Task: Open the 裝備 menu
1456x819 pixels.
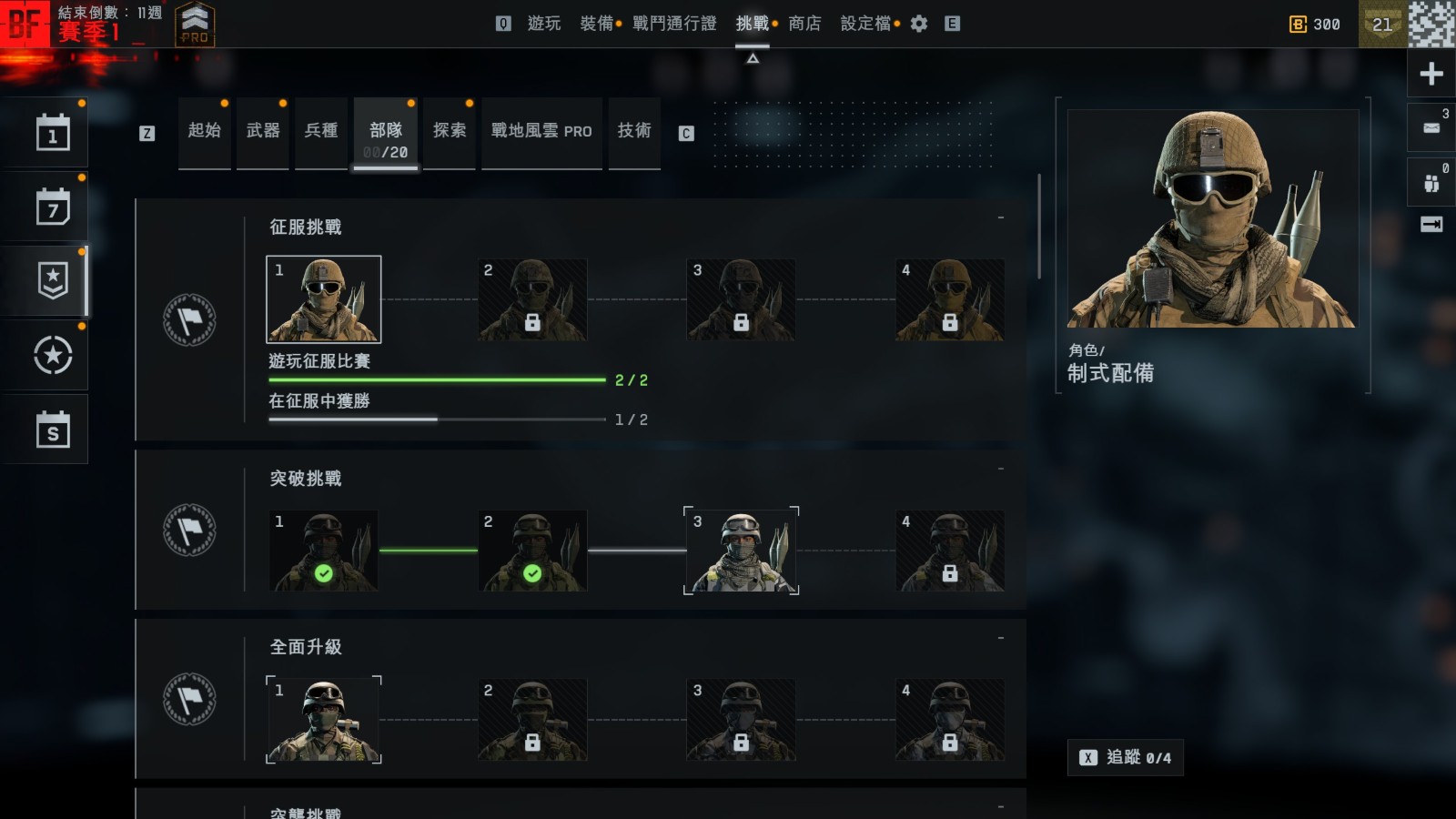Action: pos(597,24)
